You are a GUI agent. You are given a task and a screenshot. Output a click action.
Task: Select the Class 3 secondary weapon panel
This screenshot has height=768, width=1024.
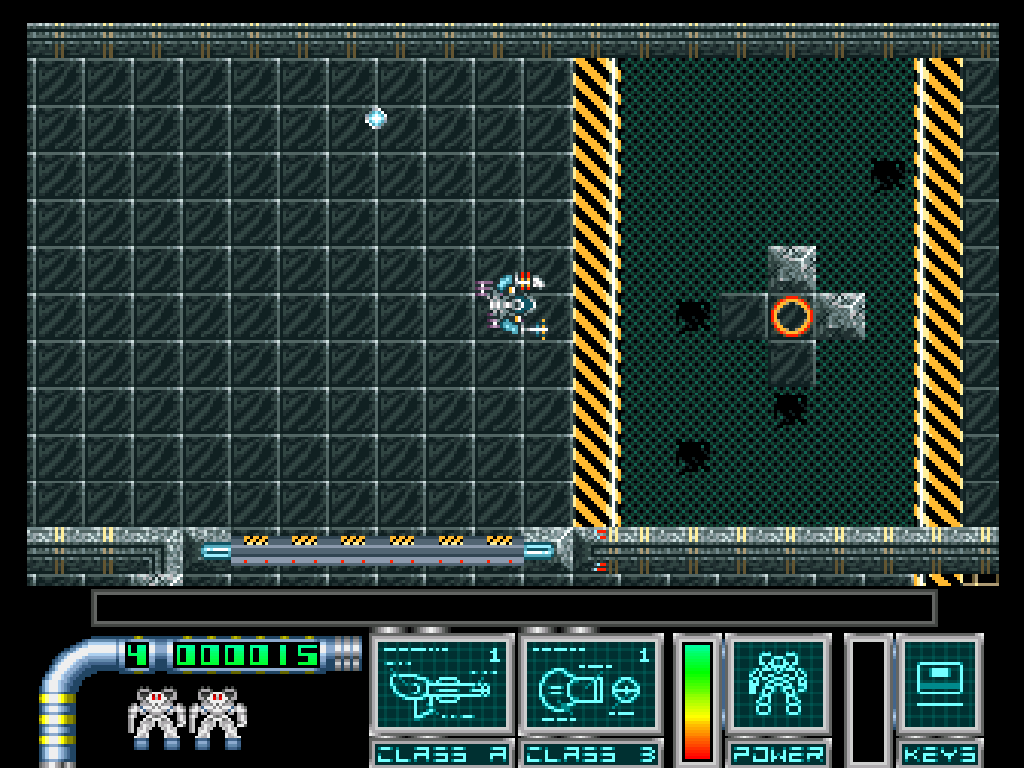point(590,686)
